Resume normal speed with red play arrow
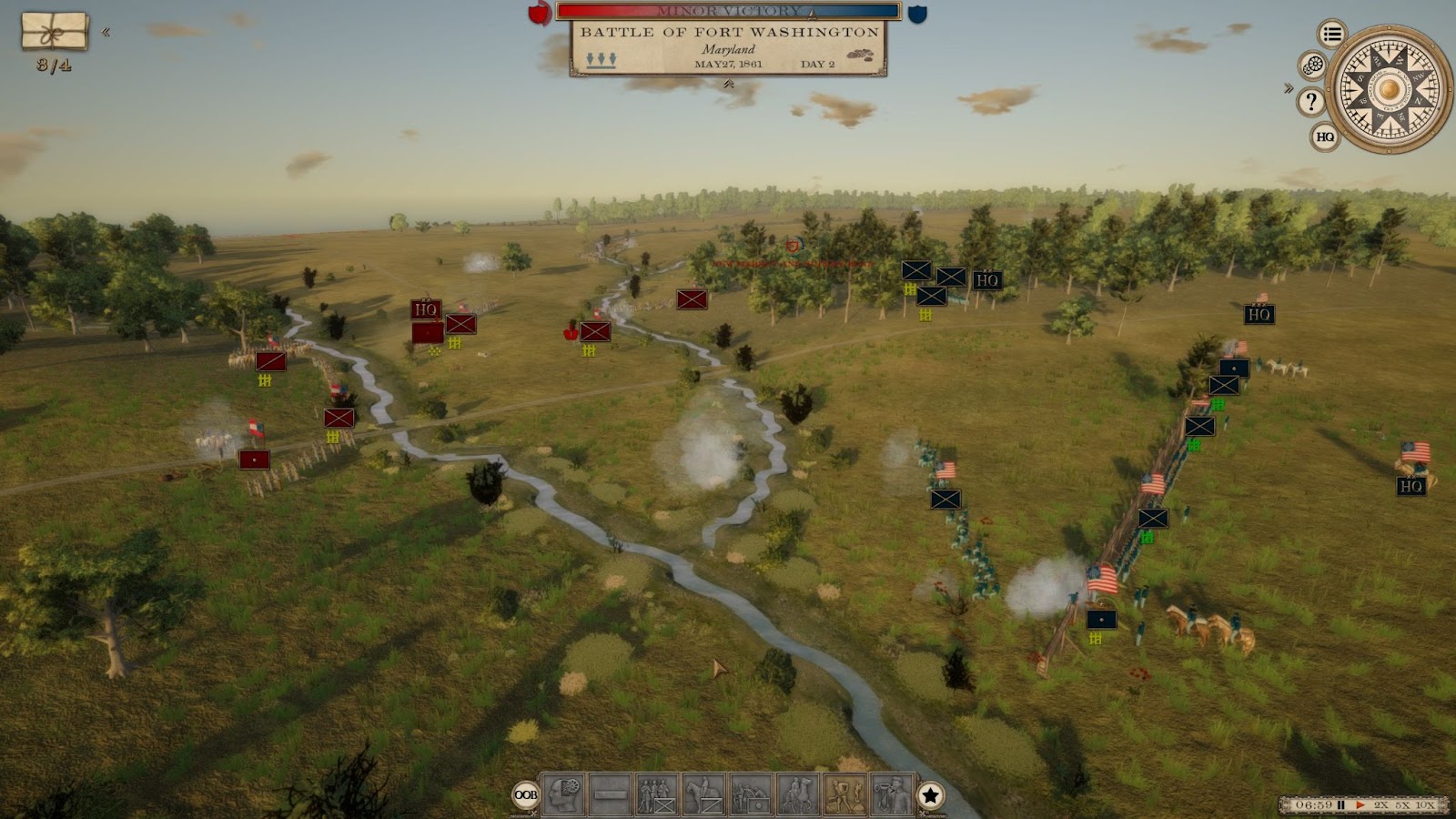This screenshot has height=819, width=1456. coord(1360,804)
